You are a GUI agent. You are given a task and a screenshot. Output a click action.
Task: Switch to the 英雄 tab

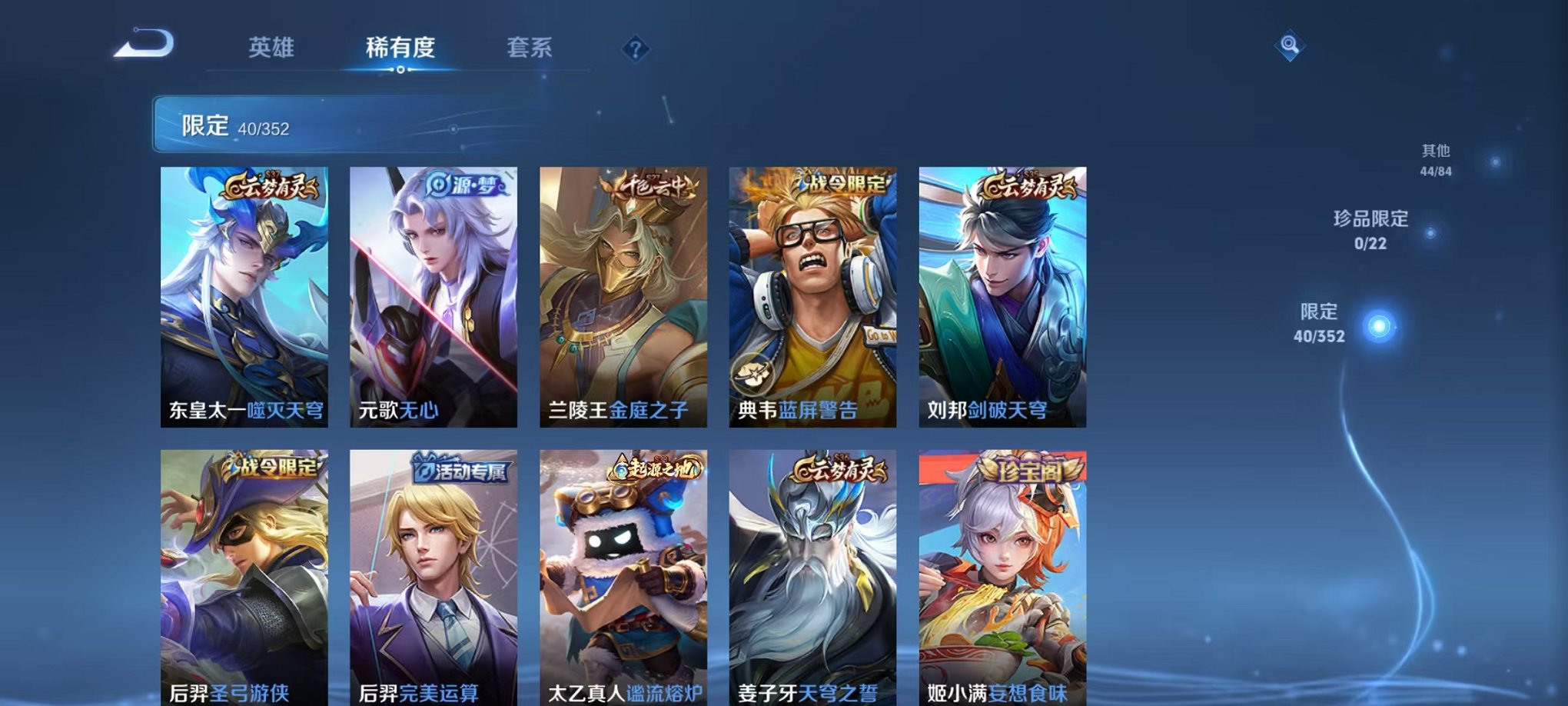273,46
